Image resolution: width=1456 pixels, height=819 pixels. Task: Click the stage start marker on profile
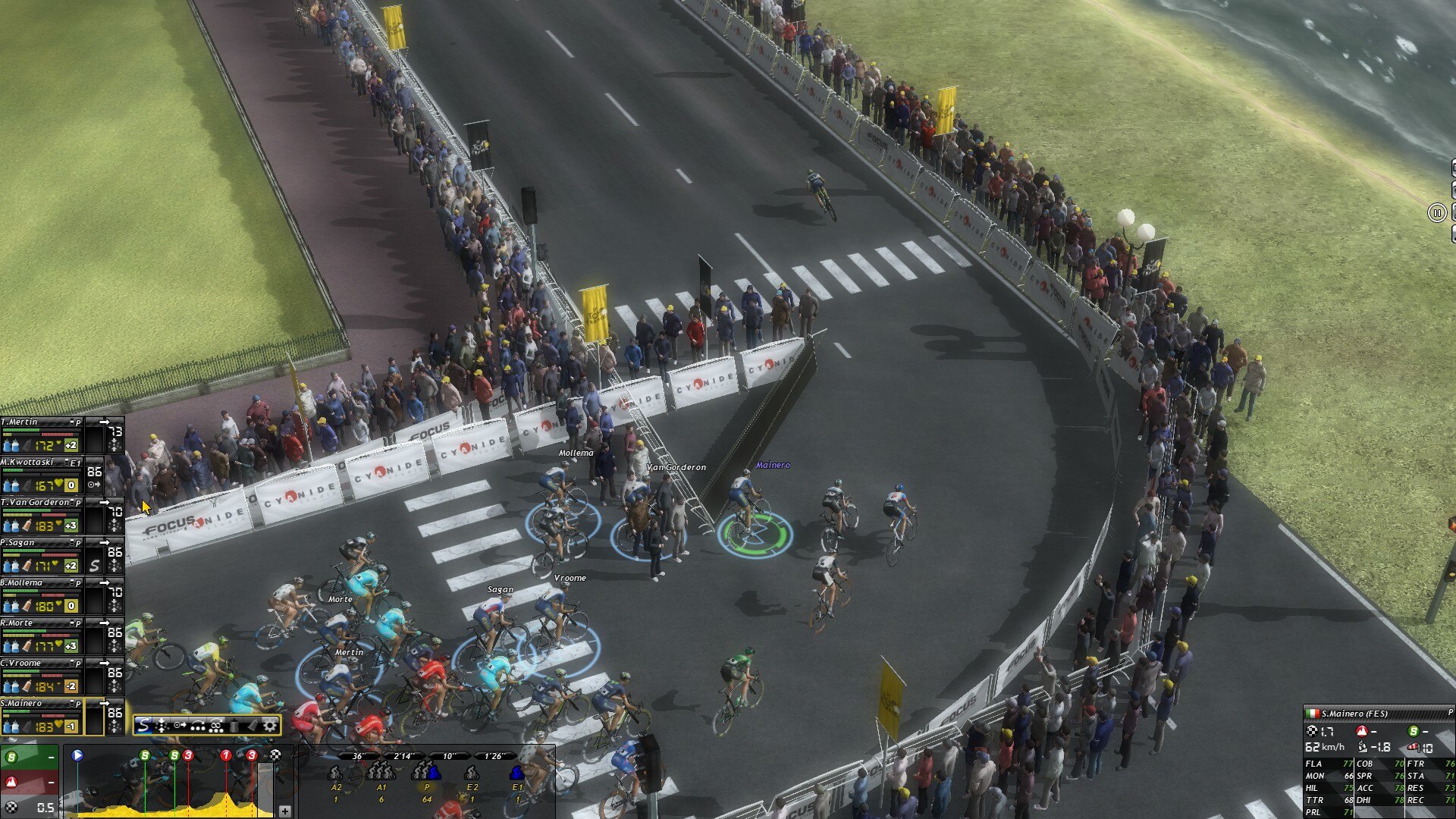coord(77,755)
